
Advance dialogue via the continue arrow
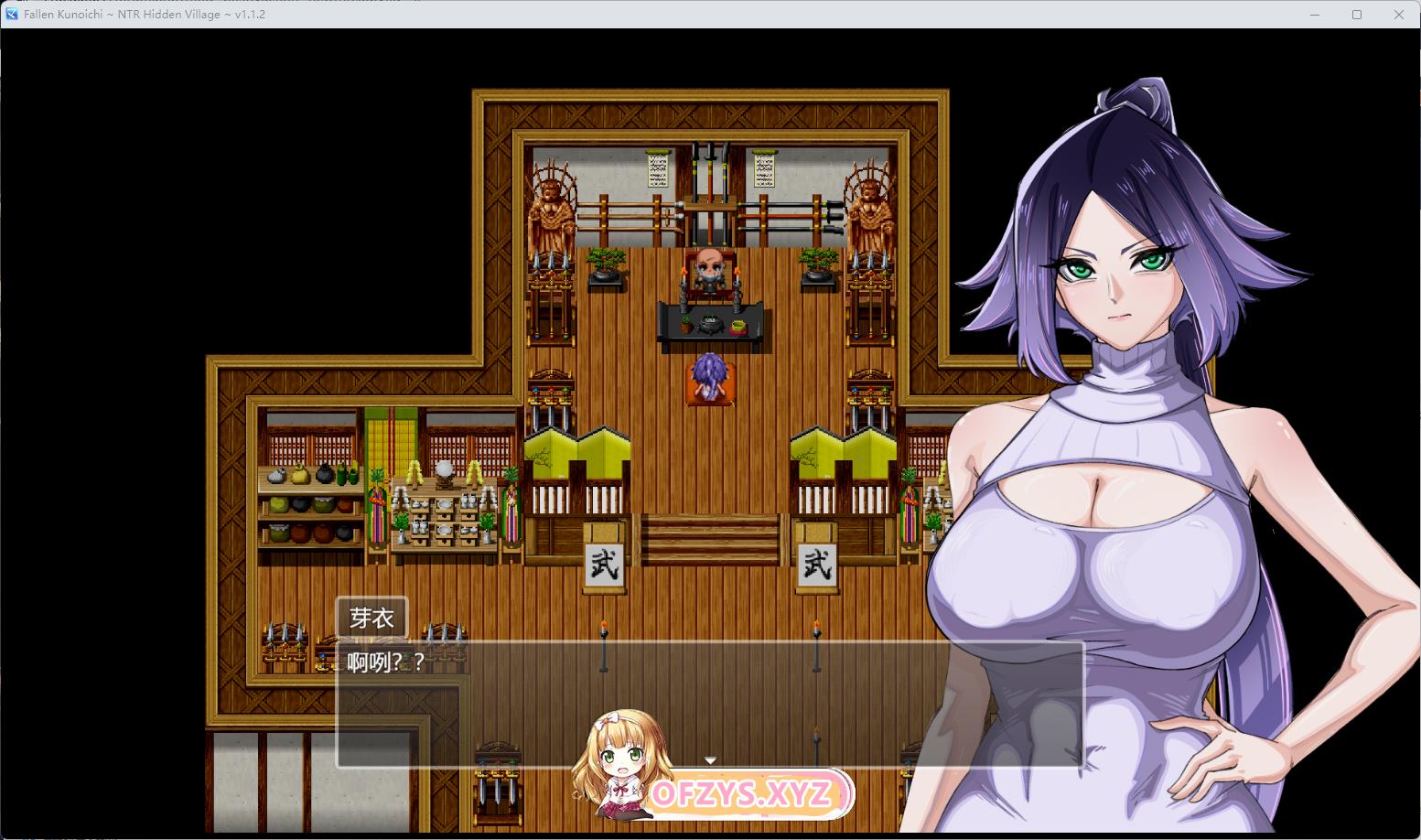click(710, 760)
